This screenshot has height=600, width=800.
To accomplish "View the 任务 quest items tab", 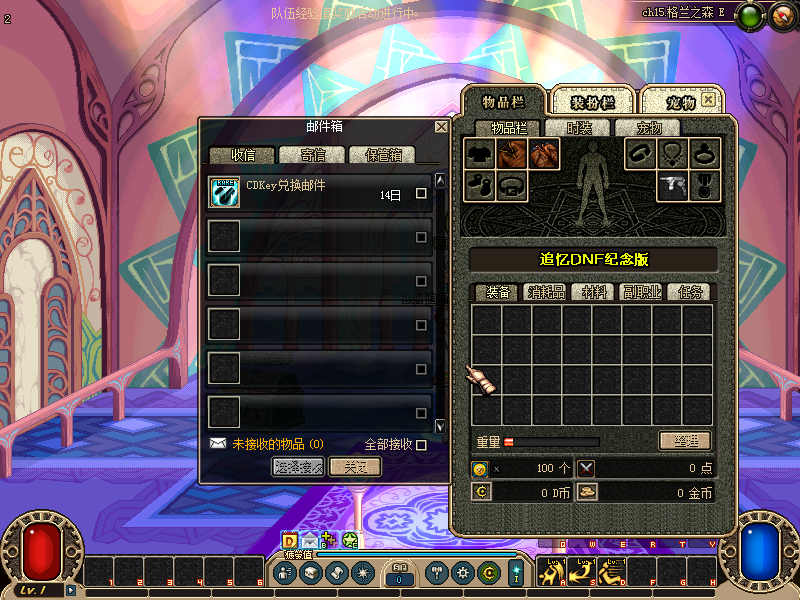I will [x=690, y=292].
